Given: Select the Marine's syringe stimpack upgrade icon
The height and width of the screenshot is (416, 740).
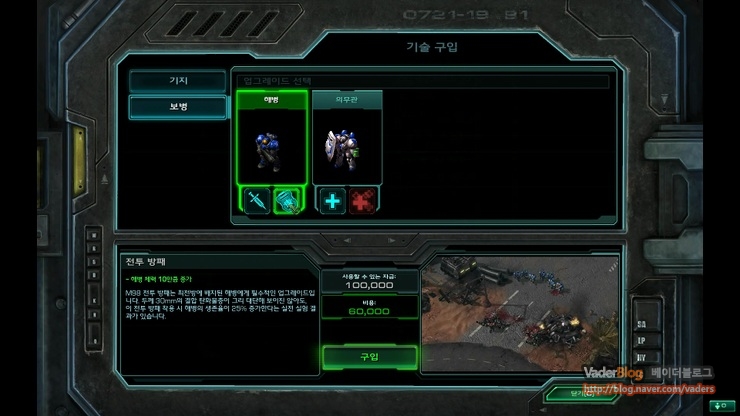Looking at the screenshot, I should click(256, 200).
